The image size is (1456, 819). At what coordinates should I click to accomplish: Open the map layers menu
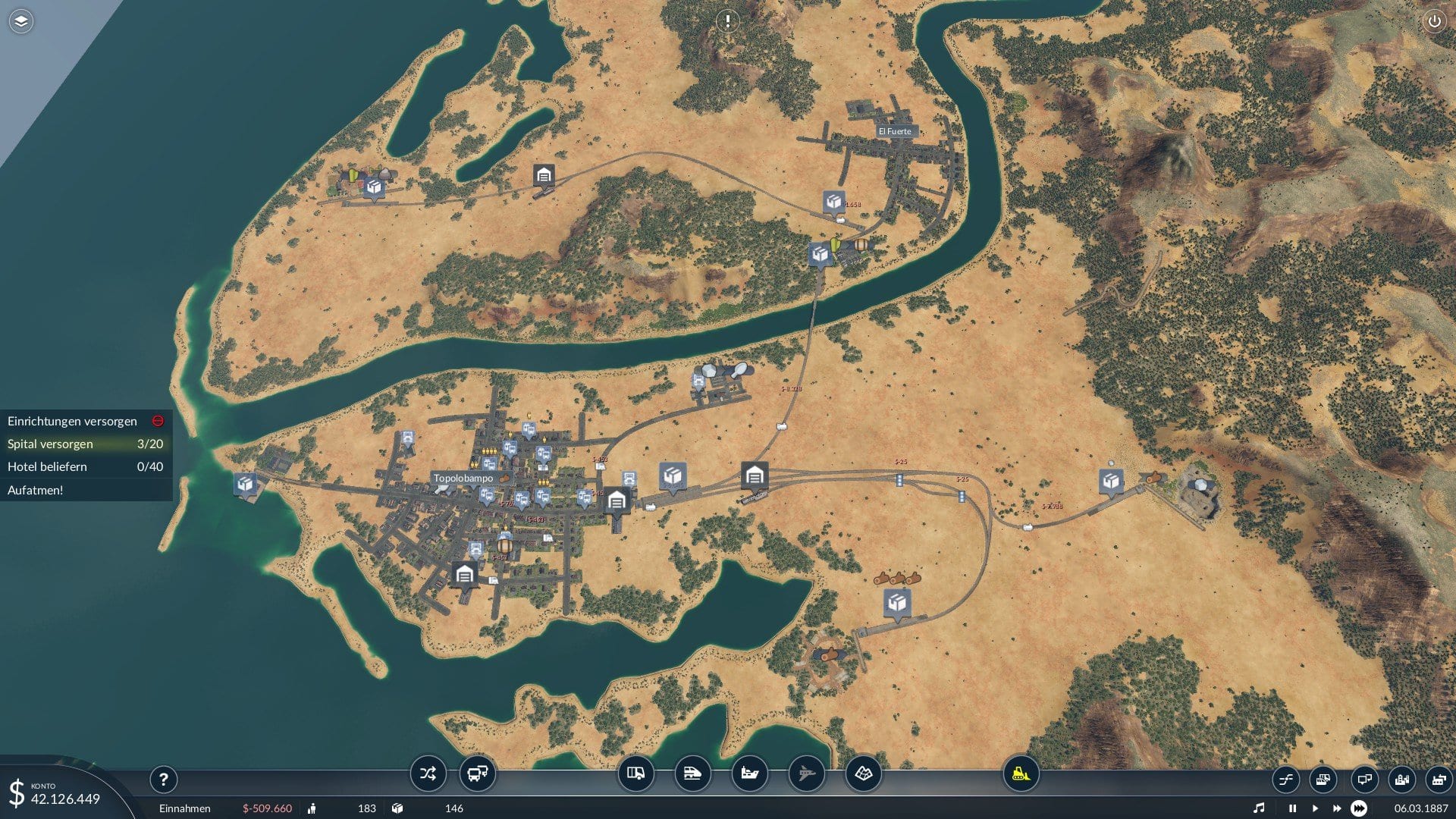coord(21,21)
